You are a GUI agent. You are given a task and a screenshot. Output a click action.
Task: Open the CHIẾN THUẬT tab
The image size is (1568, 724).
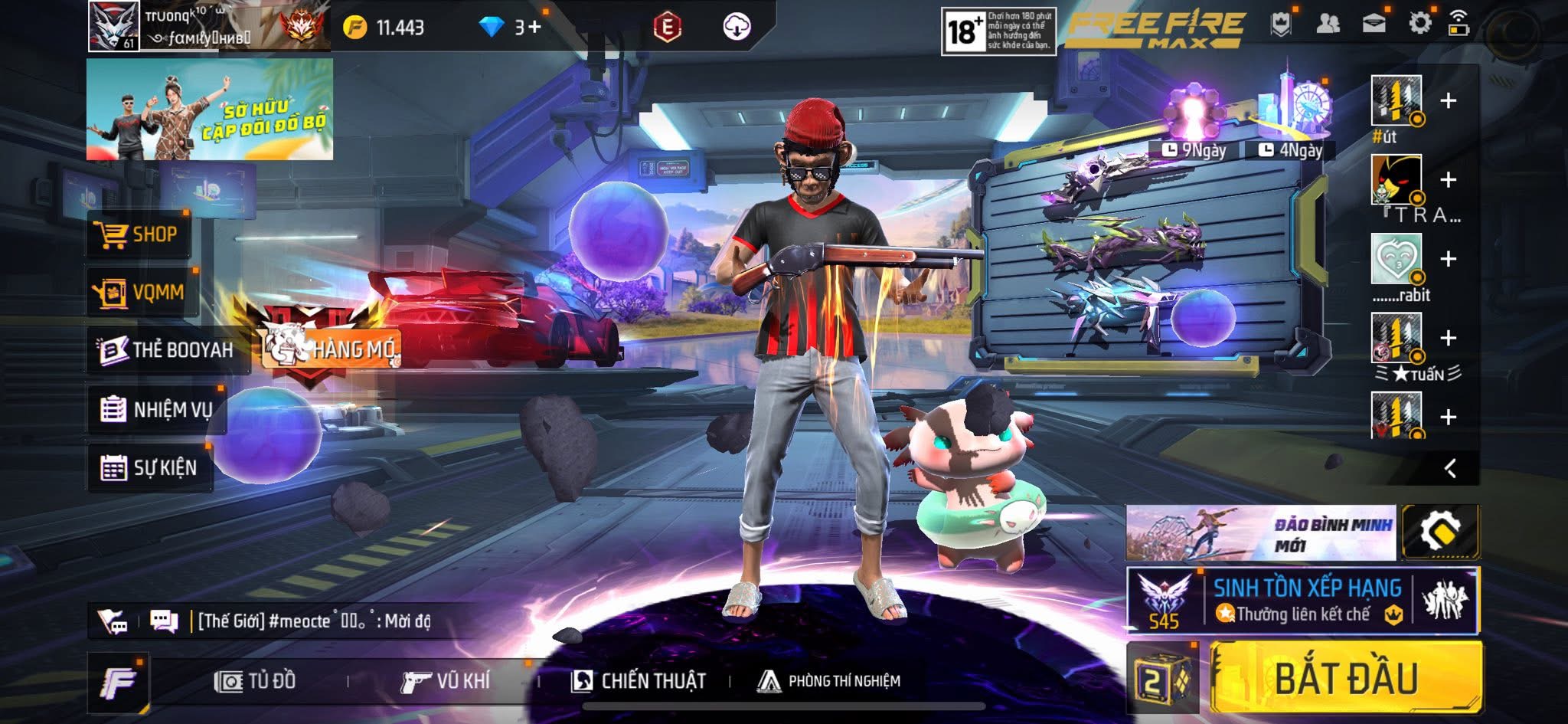(639, 681)
